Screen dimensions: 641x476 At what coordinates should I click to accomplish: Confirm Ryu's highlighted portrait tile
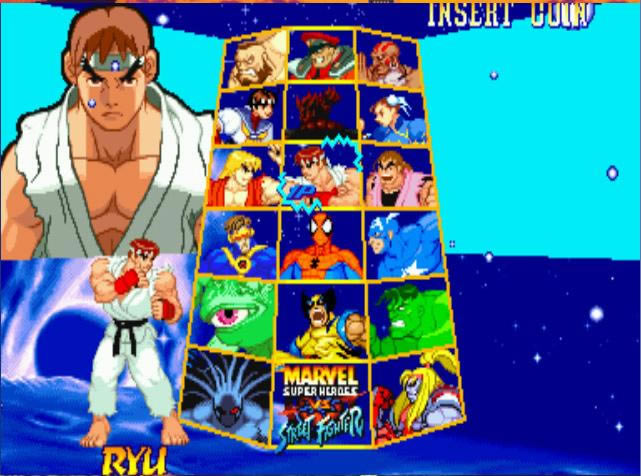point(320,177)
